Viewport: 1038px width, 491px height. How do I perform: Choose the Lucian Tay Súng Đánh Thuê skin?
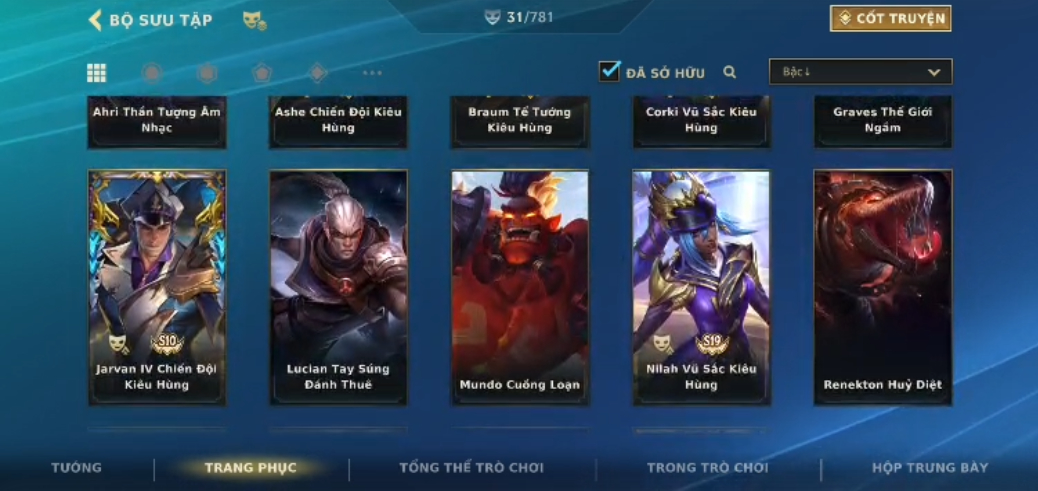[x=338, y=287]
